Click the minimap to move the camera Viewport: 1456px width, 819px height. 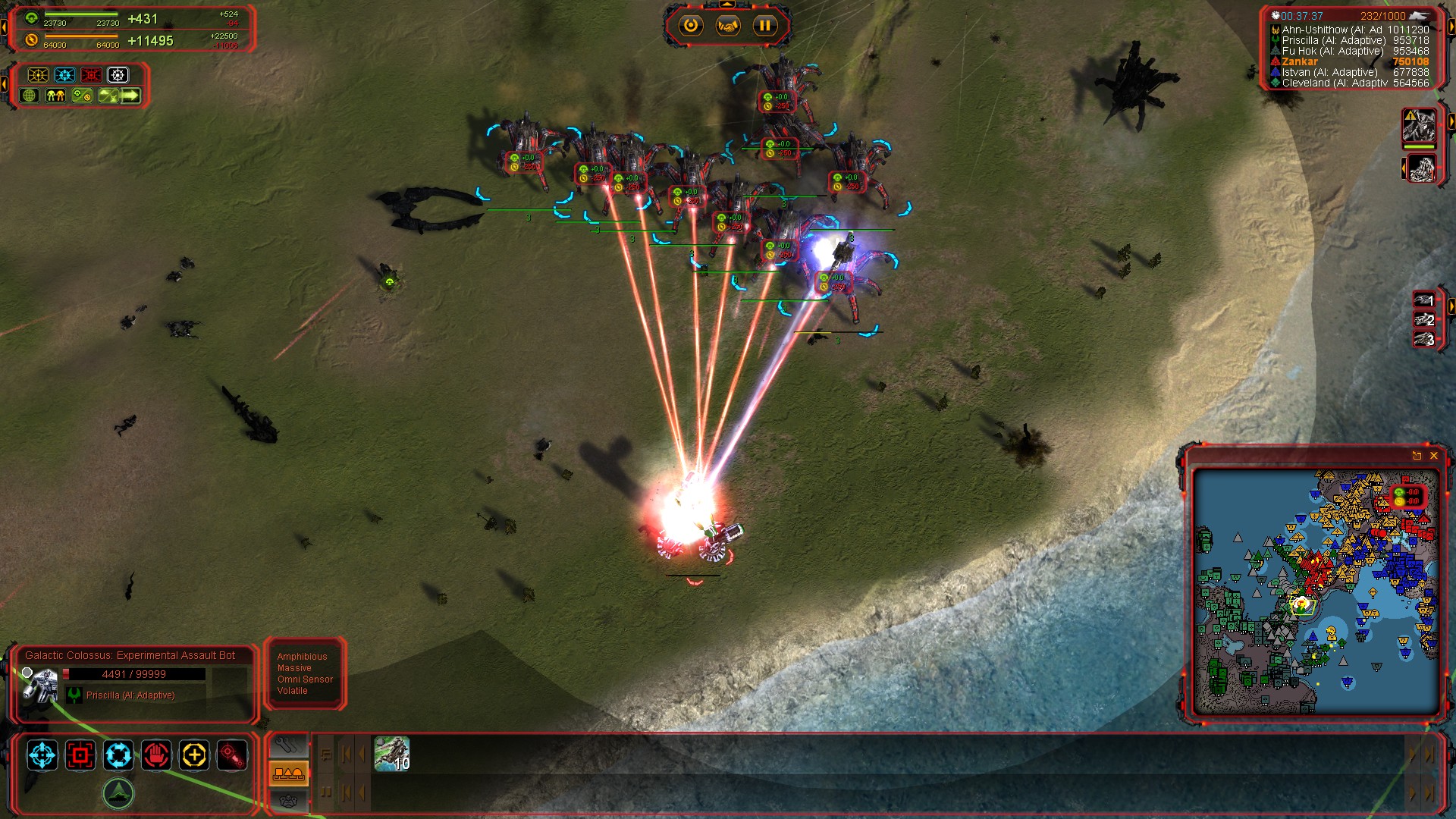click(x=1316, y=591)
